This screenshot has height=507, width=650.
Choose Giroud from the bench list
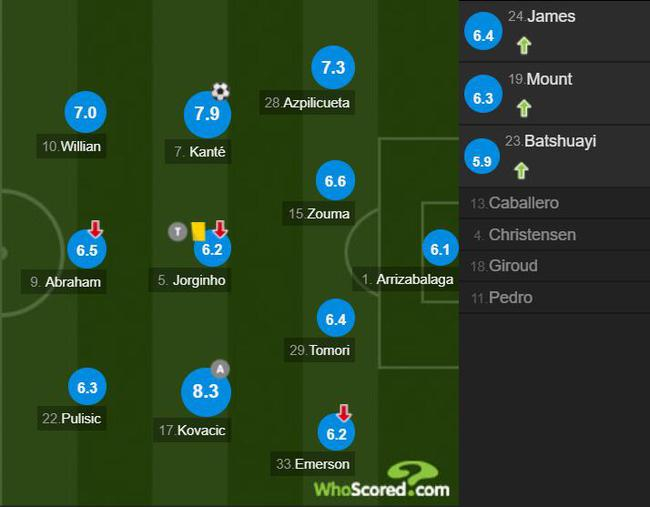554,266
